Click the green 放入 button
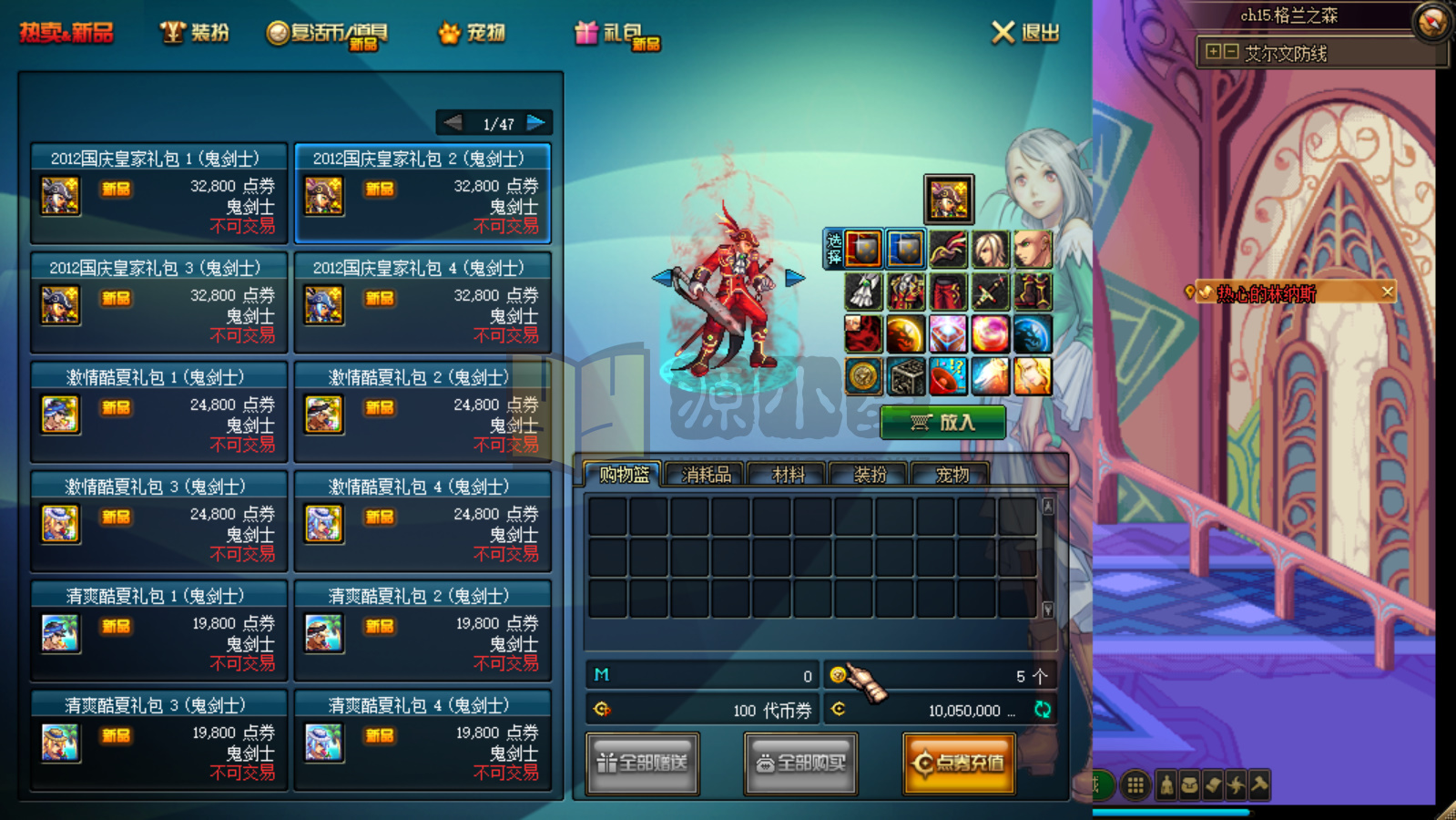This screenshot has width=1456, height=820. (942, 423)
